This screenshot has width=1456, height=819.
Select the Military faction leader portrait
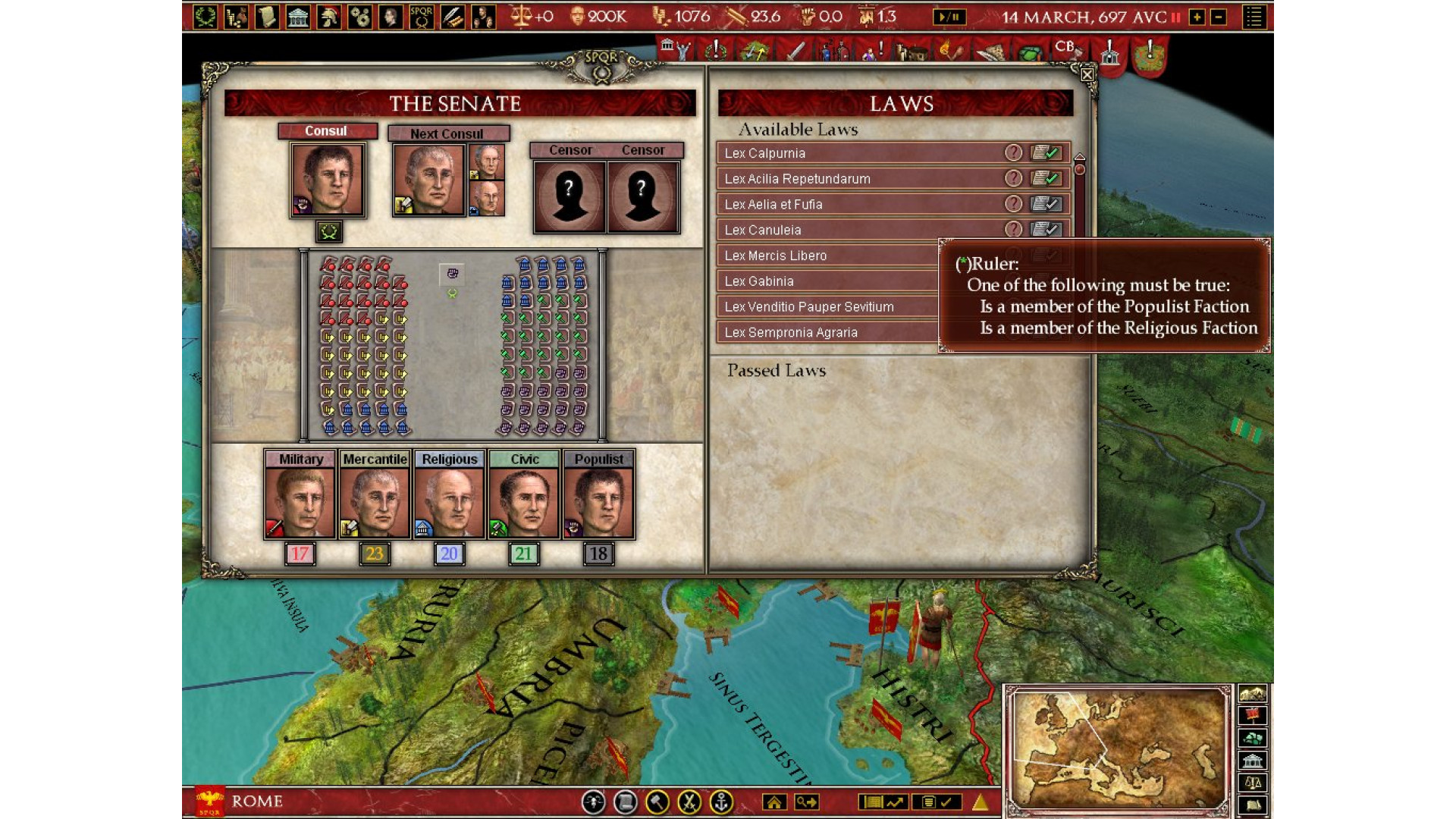[x=300, y=502]
